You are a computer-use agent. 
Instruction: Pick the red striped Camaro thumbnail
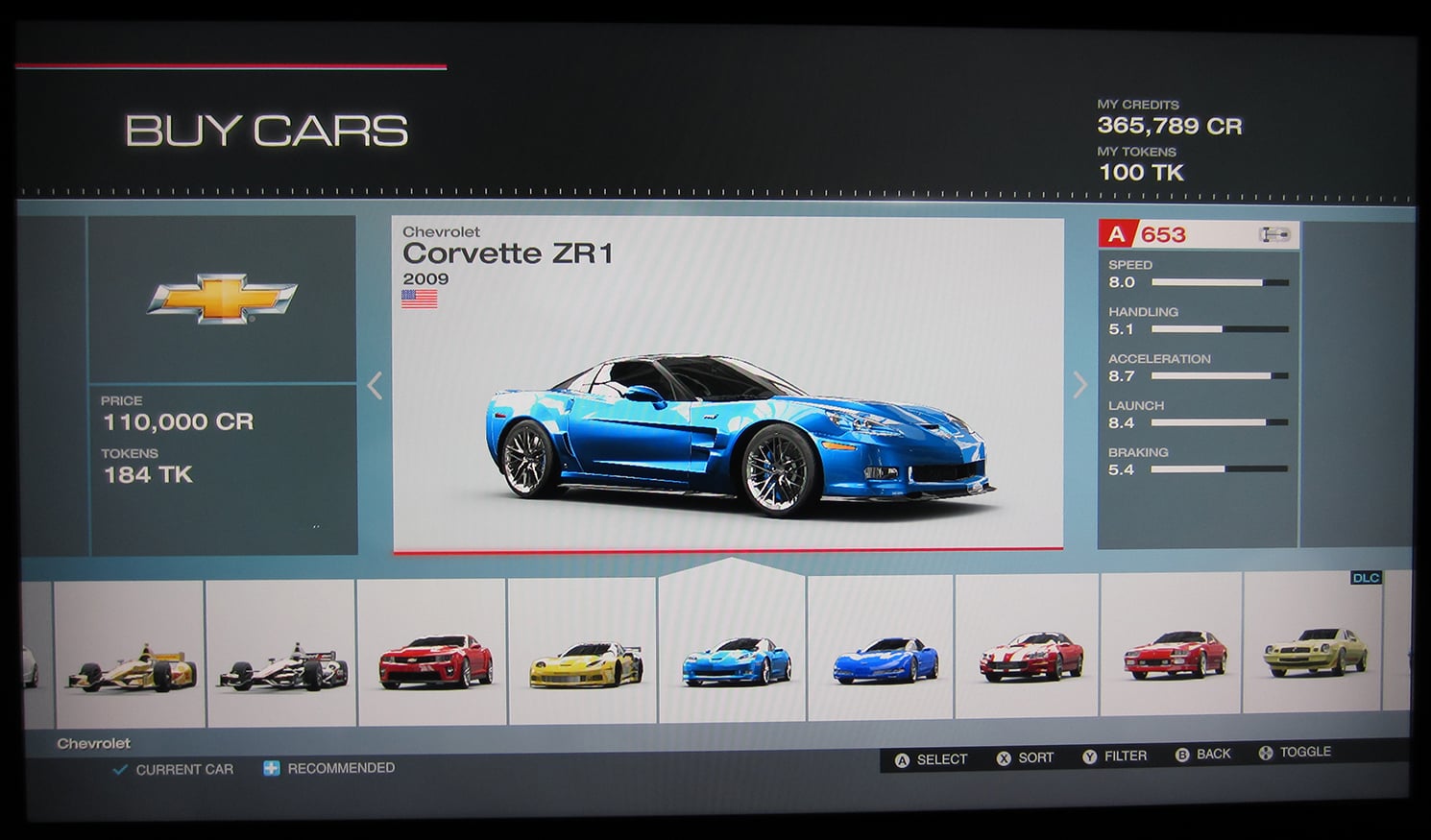click(x=1030, y=653)
